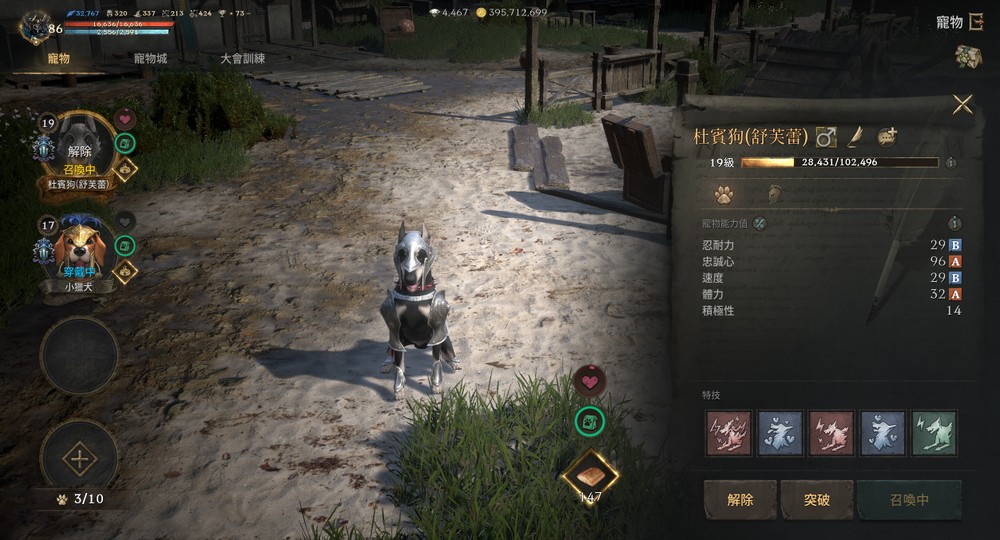The height and width of the screenshot is (540, 1000).
Task: Open the paw print info tab
Action: [723, 194]
